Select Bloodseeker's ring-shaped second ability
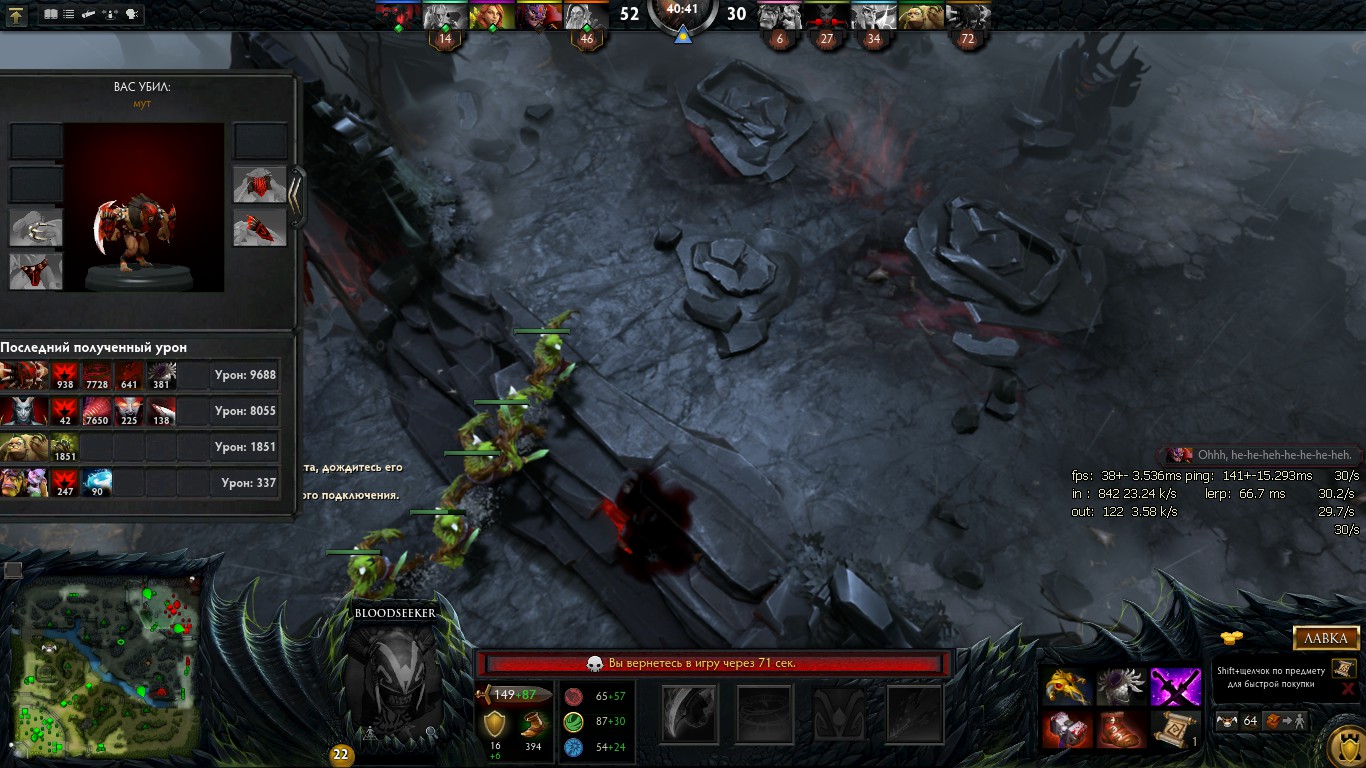 click(764, 714)
